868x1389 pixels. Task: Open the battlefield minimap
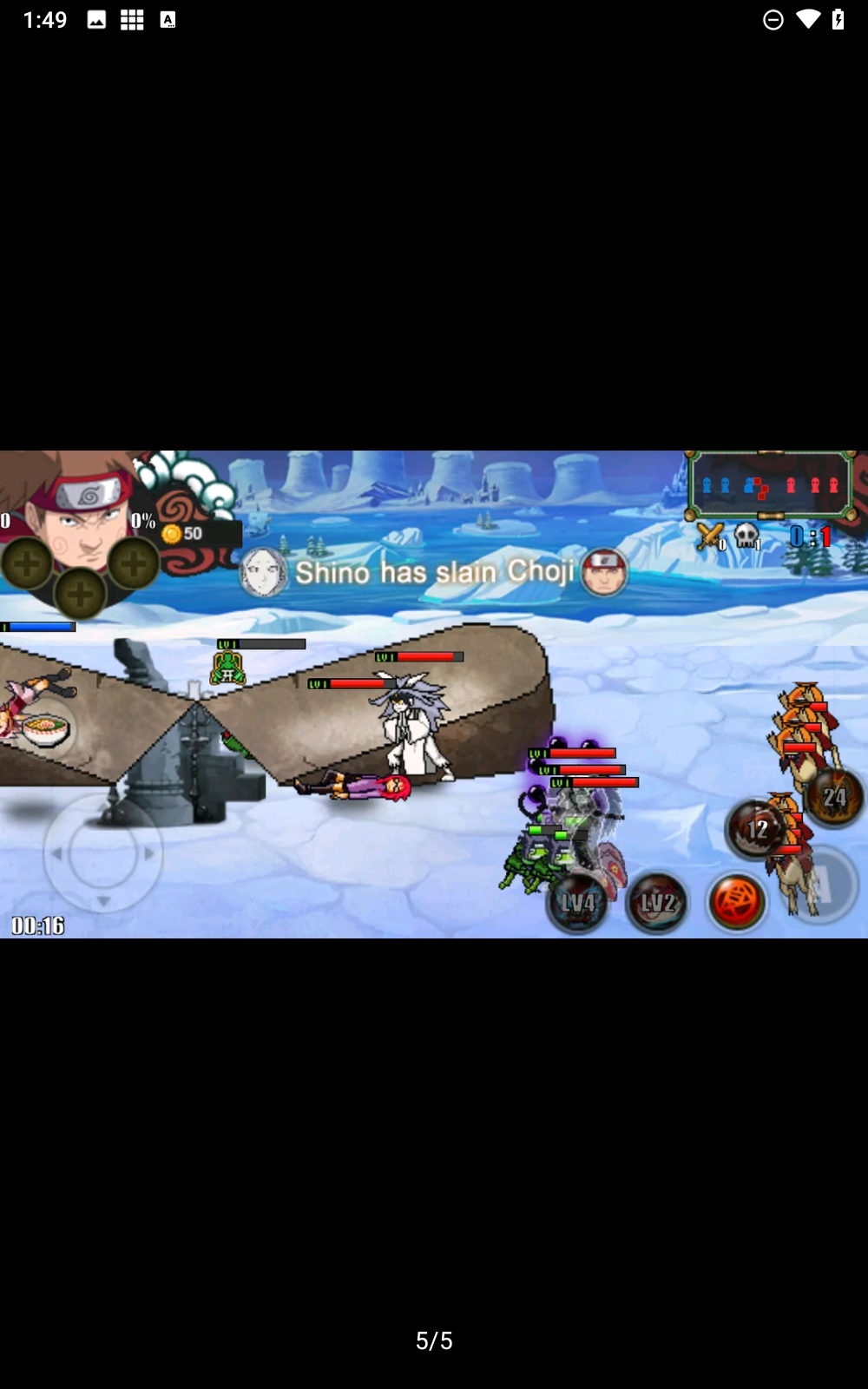click(770, 486)
